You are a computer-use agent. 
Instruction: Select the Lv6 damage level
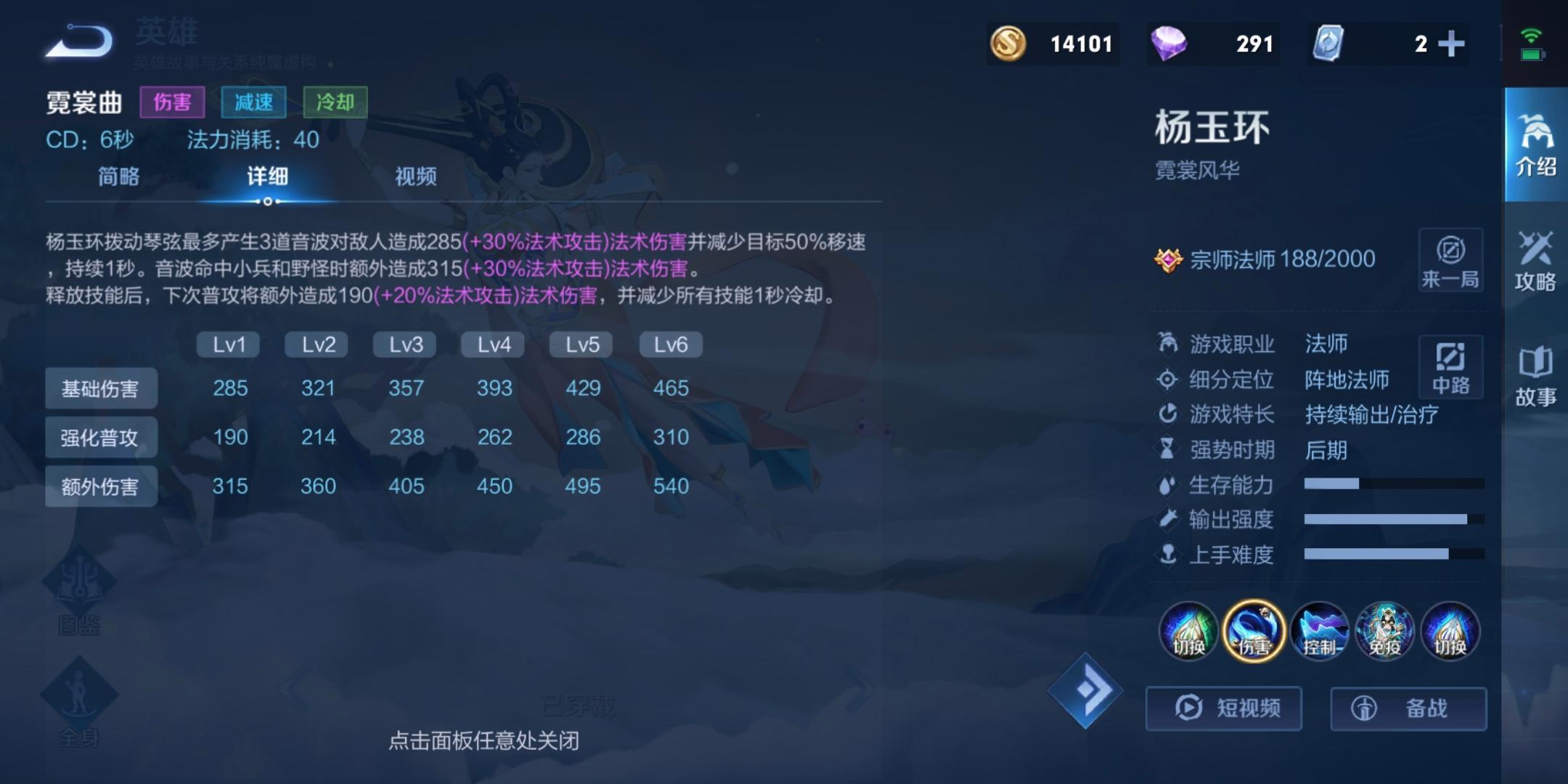point(670,344)
